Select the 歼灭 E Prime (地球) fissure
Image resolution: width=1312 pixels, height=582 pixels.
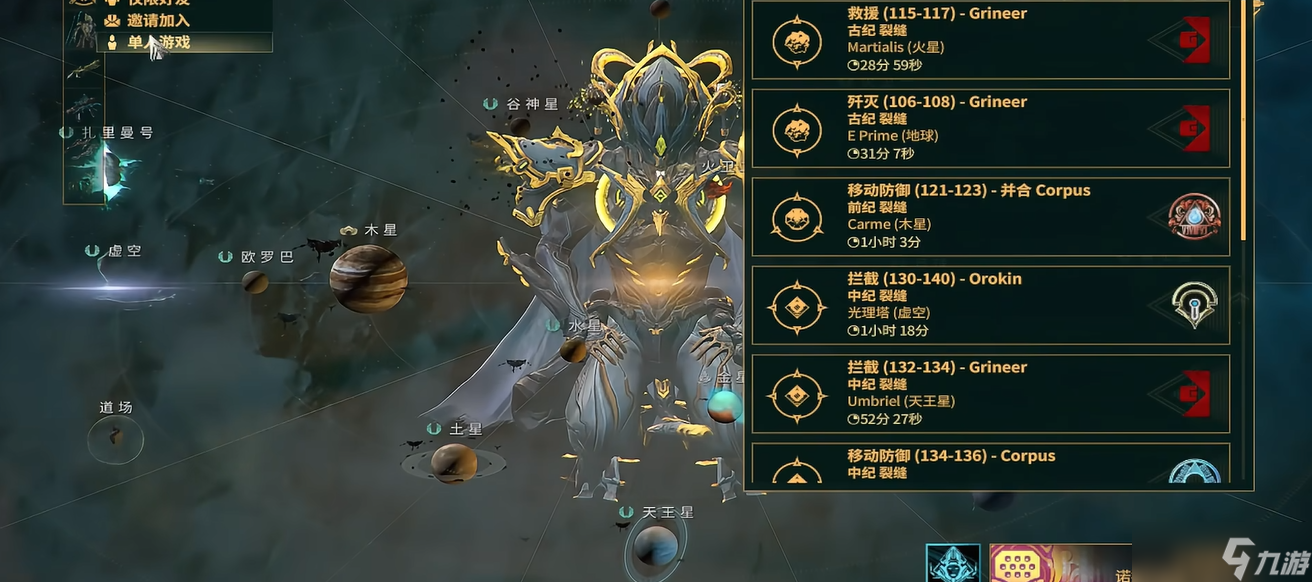pos(989,128)
